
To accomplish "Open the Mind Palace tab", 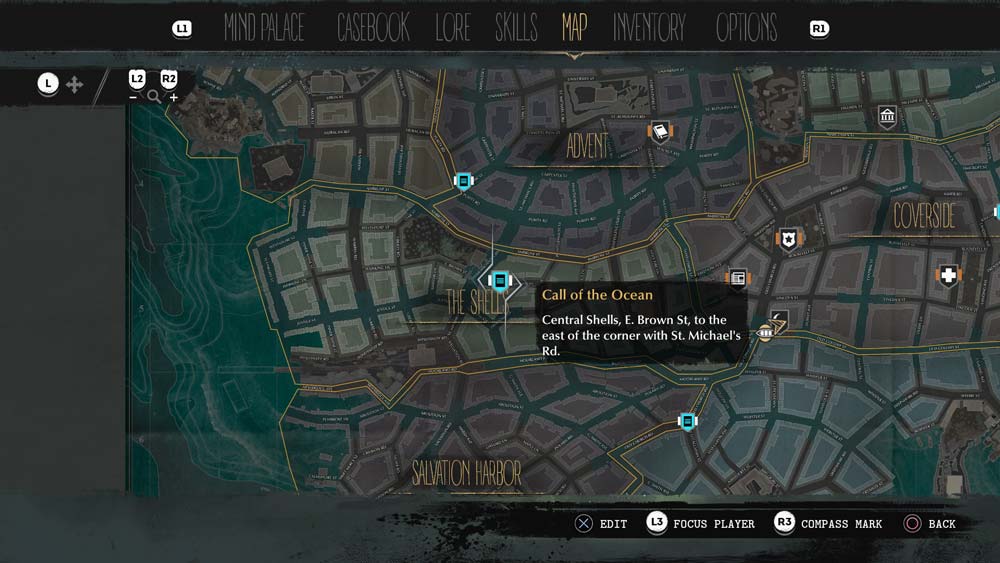I will point(264,28).
